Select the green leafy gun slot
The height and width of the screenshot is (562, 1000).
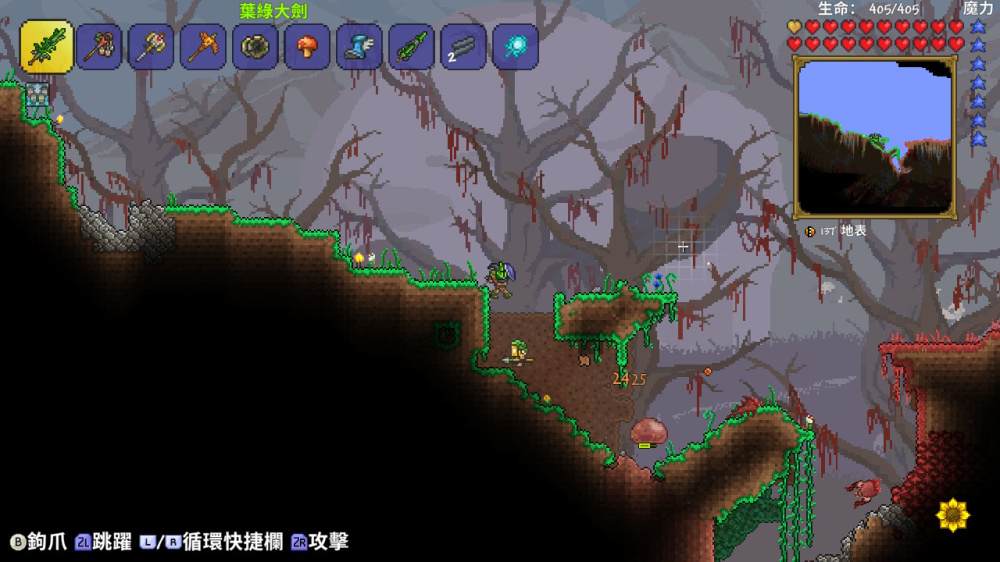[412, 47]
